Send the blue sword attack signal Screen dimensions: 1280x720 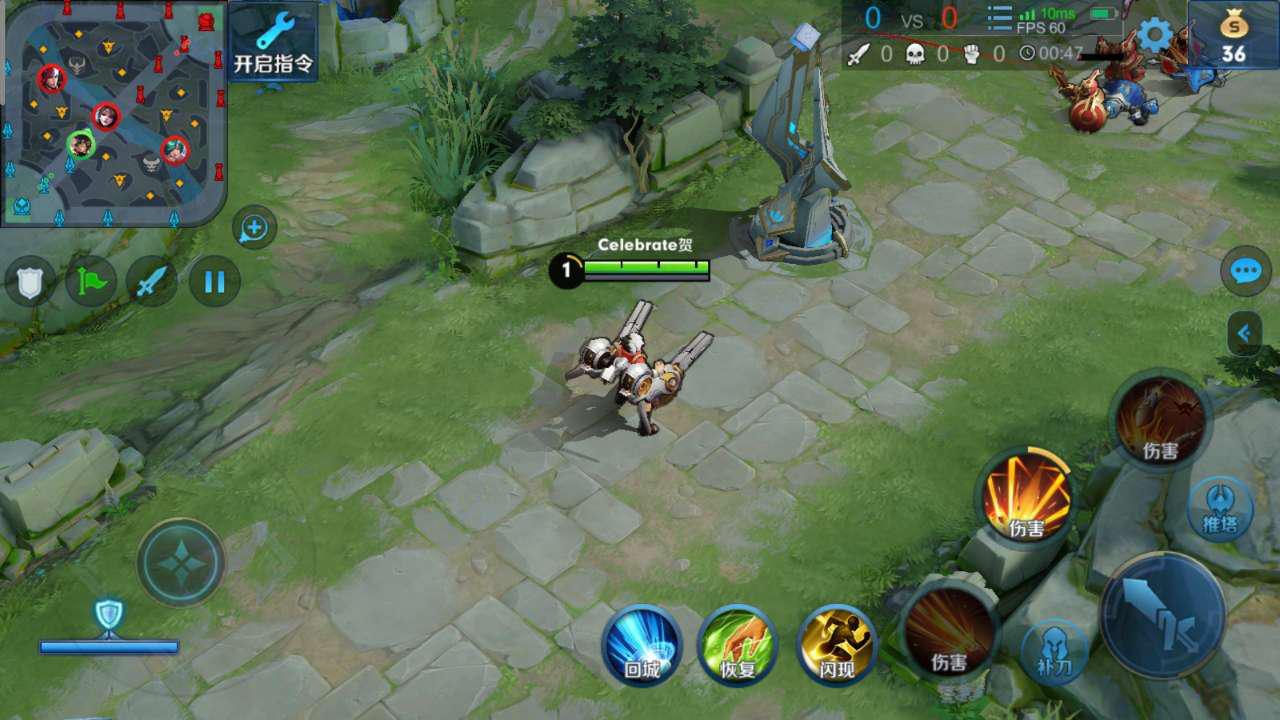pyautogui.click(x=151, y=282)
